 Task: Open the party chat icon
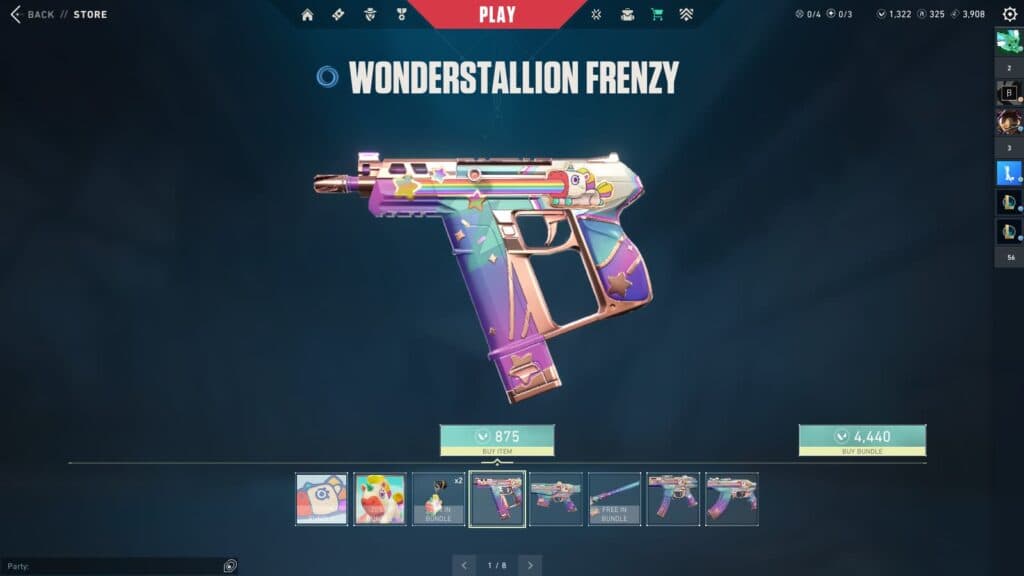tap(230, 566)
